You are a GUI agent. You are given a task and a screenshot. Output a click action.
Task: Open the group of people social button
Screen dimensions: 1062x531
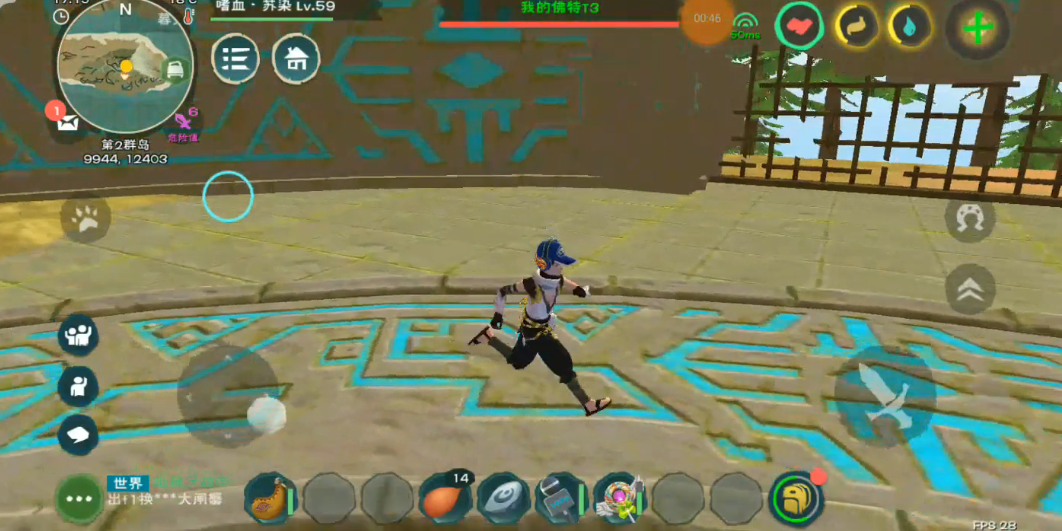point(78,335)
